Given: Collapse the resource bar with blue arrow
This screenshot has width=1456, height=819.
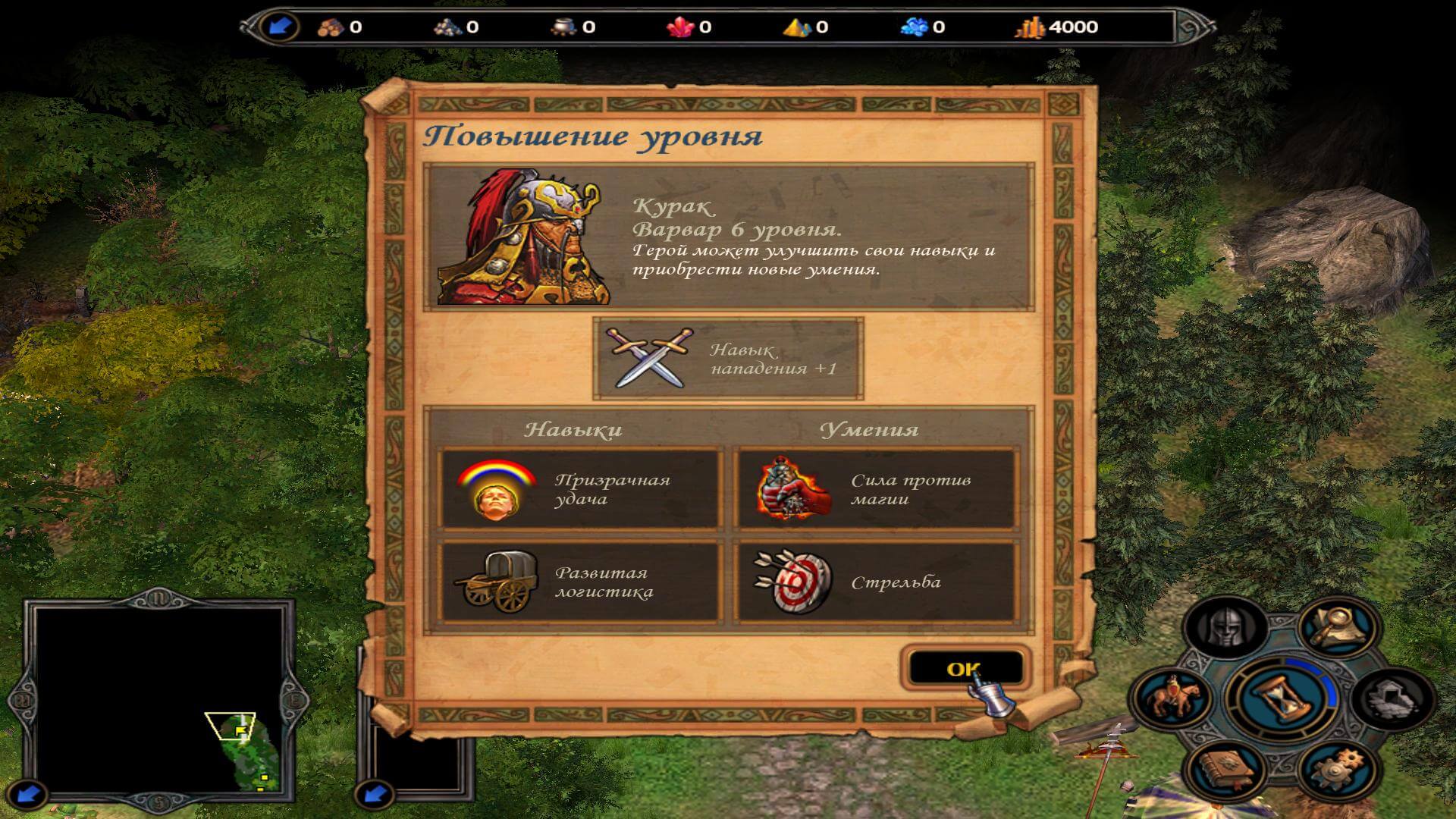Looking at the screenshot, I should (x=280, y=27).
